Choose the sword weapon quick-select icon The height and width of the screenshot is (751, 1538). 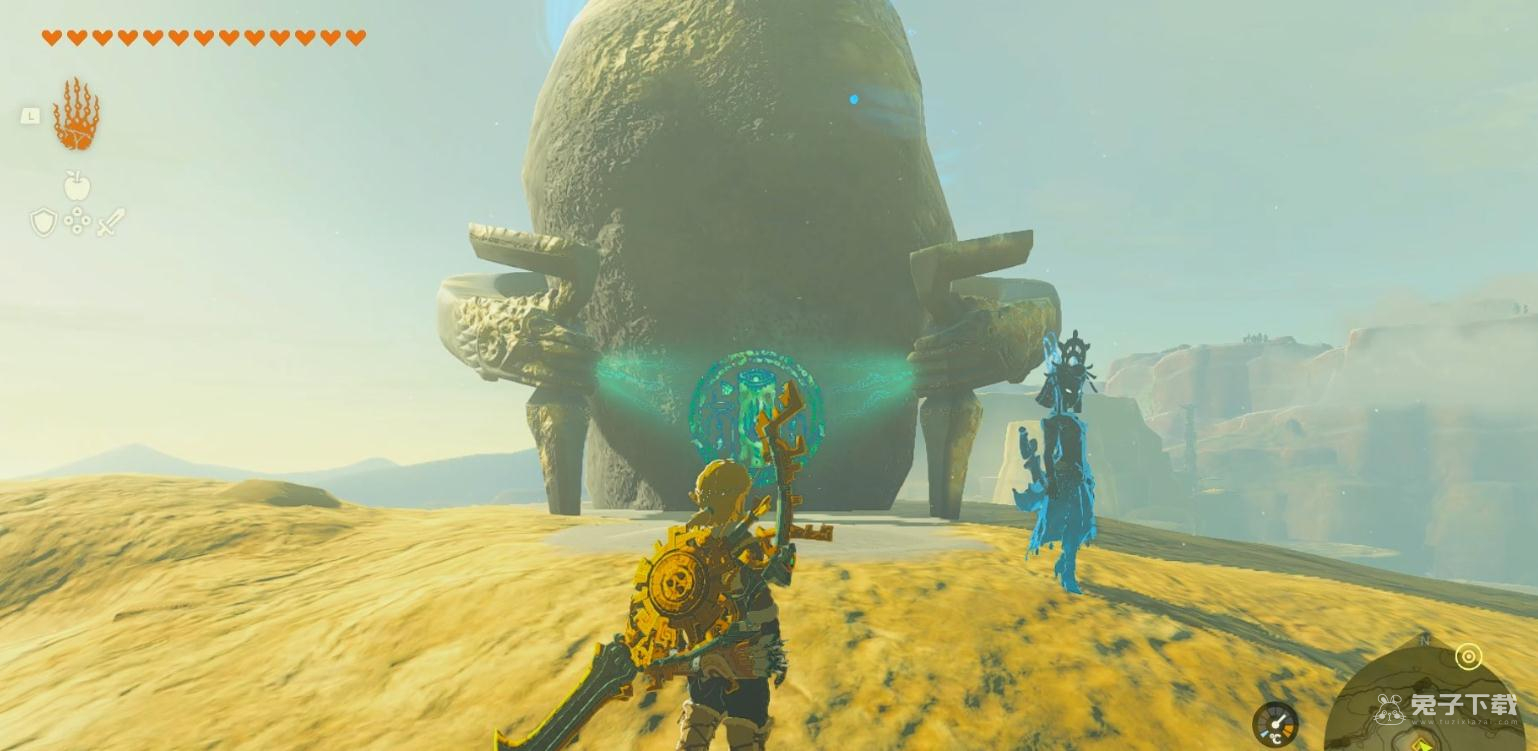[x=111, y=222]
